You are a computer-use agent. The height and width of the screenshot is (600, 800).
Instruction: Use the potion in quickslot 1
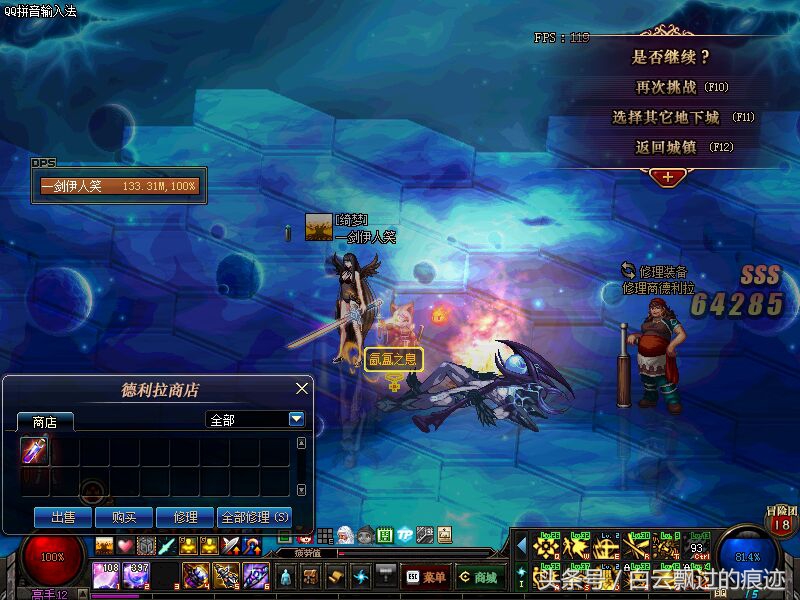(105, 575)
